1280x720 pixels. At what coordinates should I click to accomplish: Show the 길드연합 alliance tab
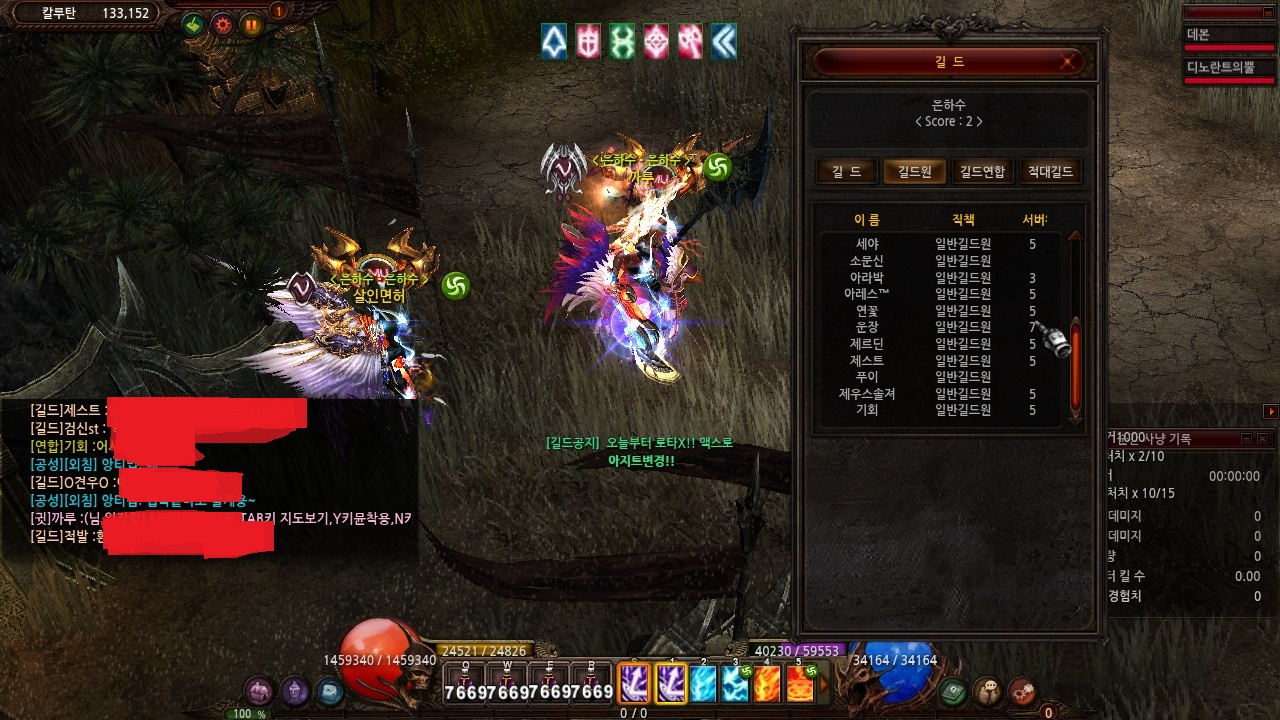pyautogui.click(x=982, y=172)
